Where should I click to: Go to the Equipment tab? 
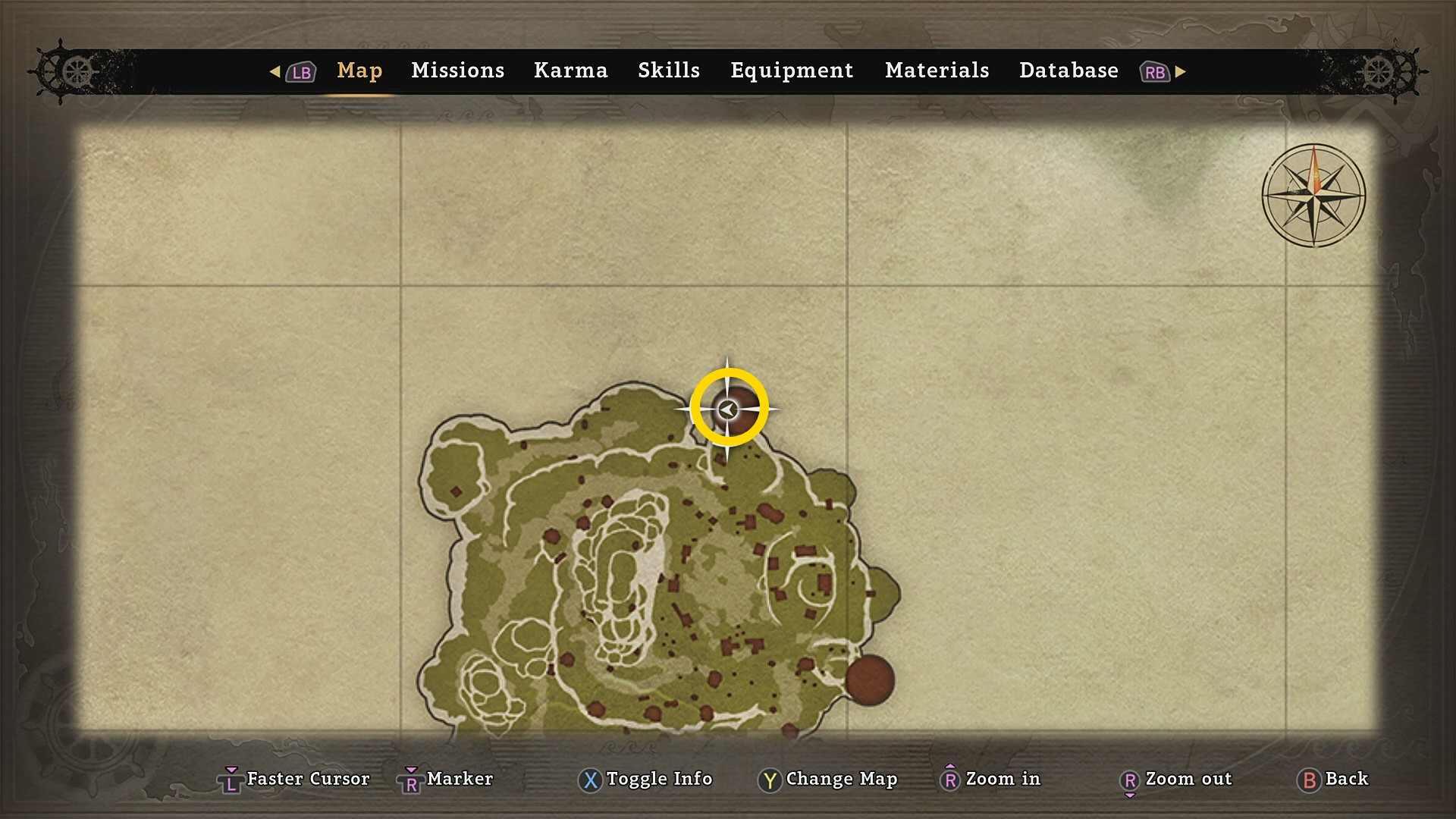click(792, 71)
